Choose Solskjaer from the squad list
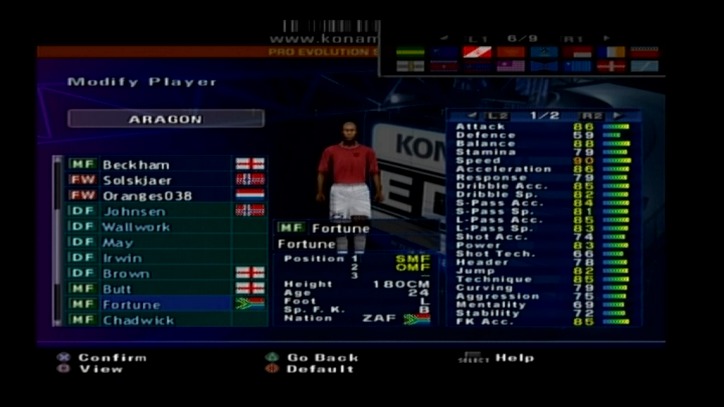 point(150,180)
